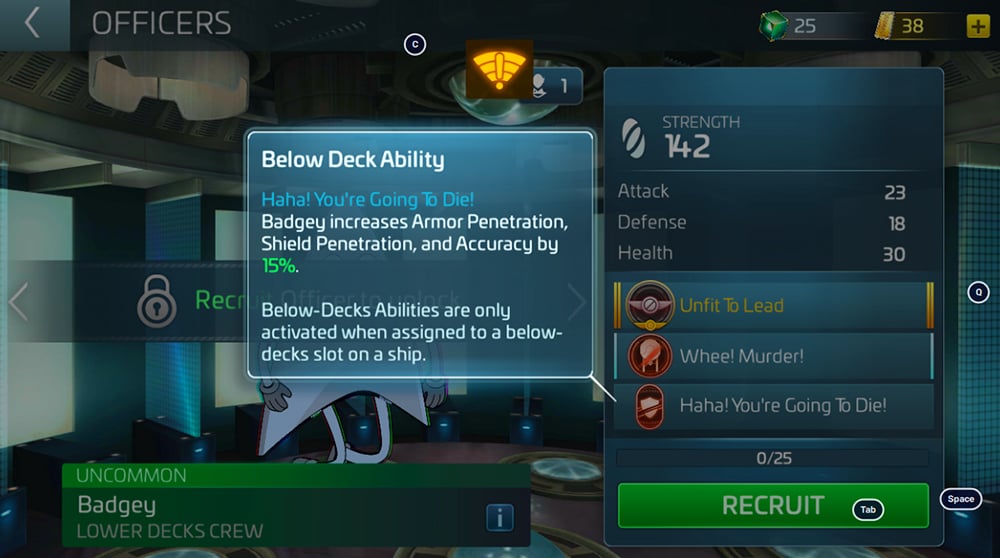This screenshot has height=558, width=1000.
Task: Show the previous officer
Action: pos(16,300)
